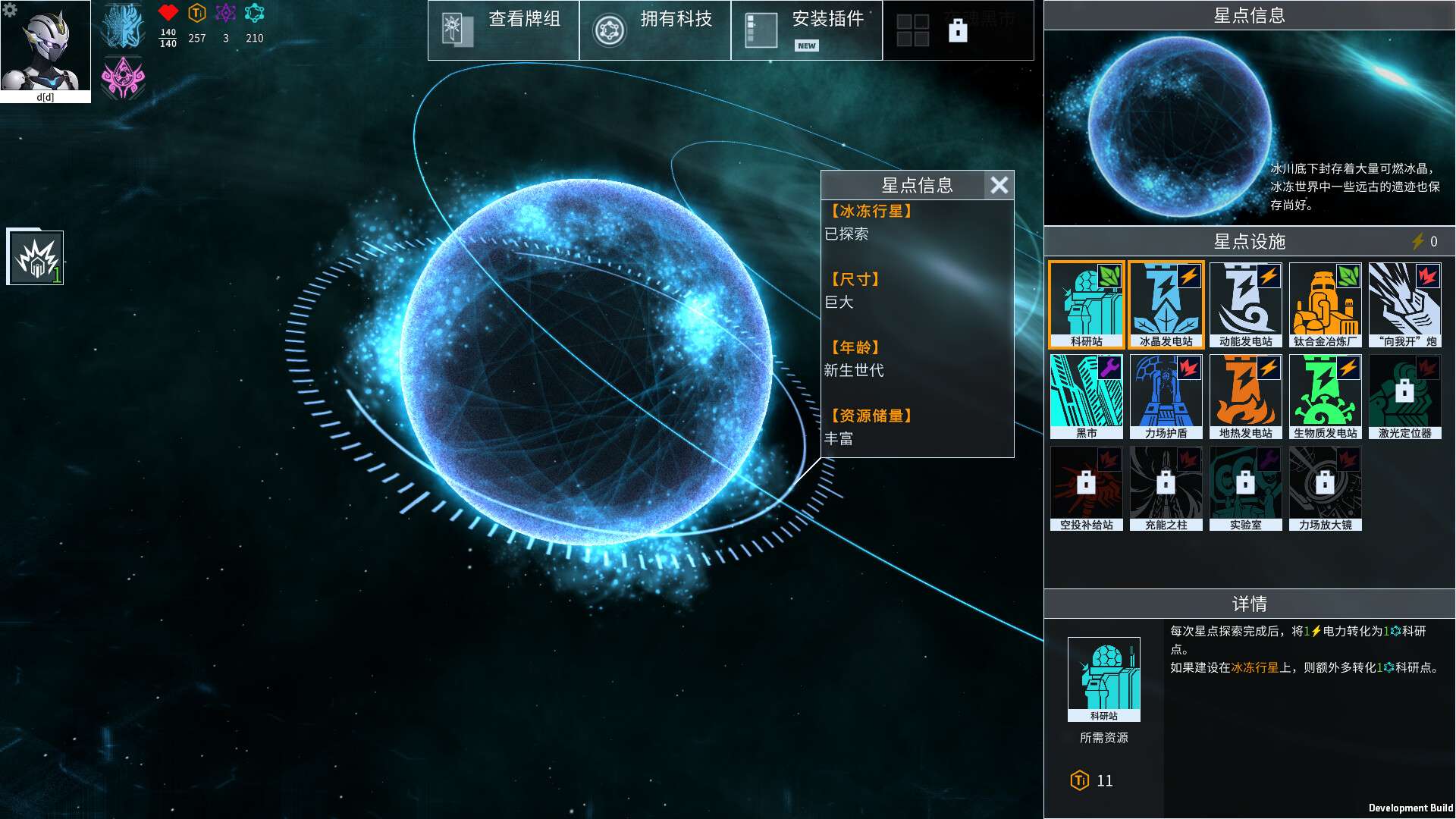Choose the locked 充能之柱 facility
Screen dimensions: 1456x819
click(x=1165, y=488)
